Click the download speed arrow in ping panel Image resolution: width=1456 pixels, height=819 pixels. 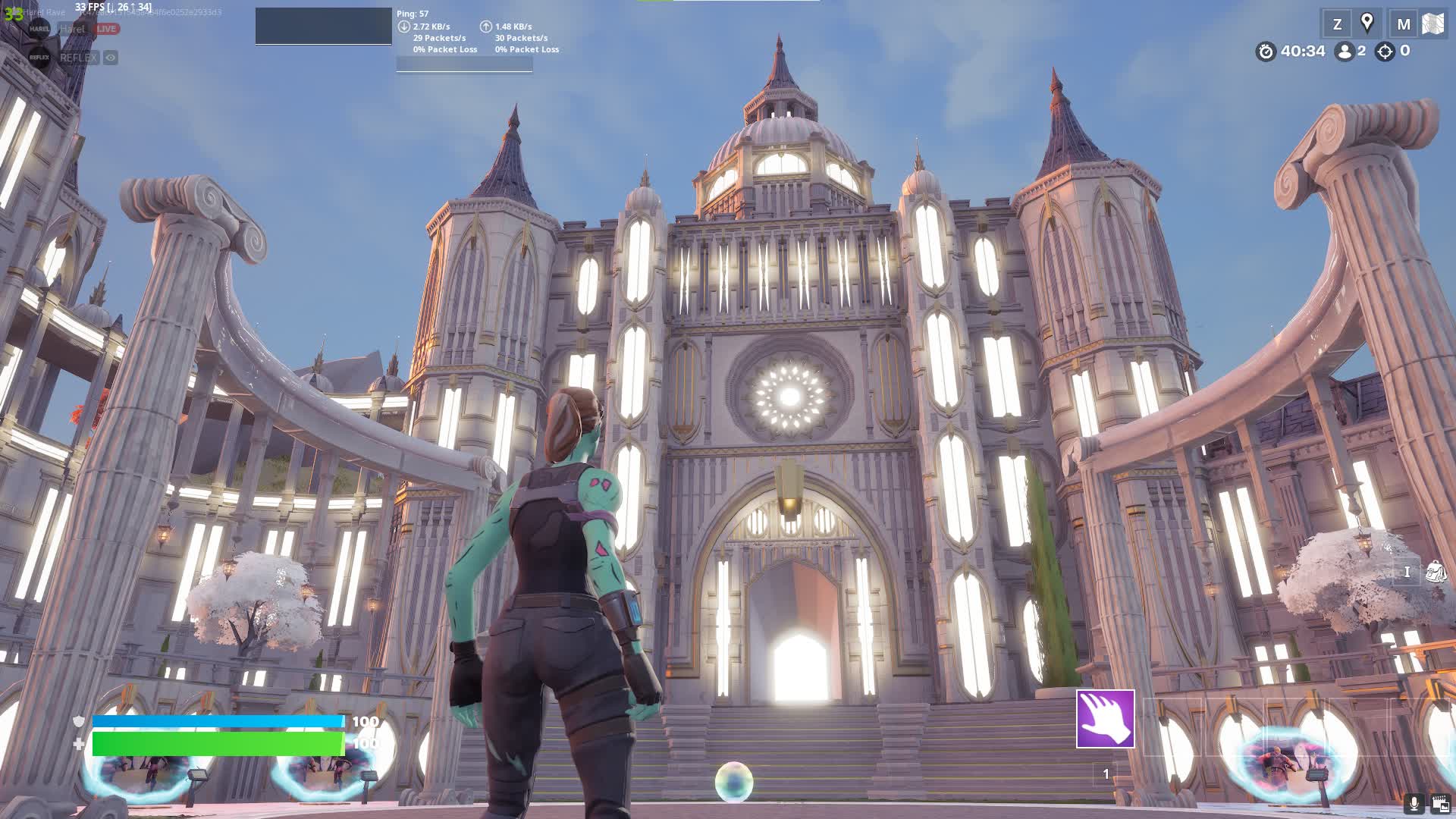404,27
